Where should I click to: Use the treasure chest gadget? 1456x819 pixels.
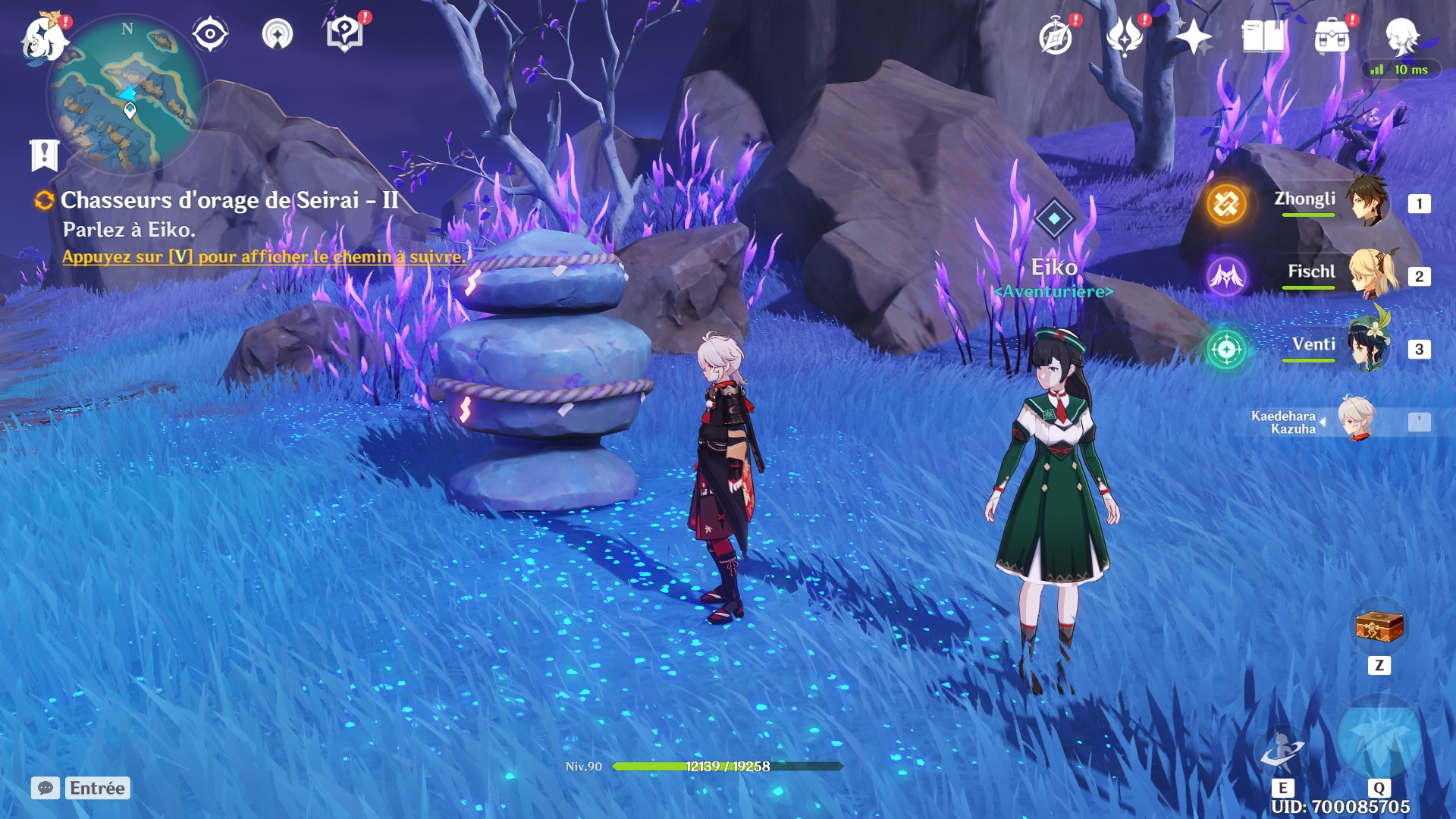tap(1379, 628)
